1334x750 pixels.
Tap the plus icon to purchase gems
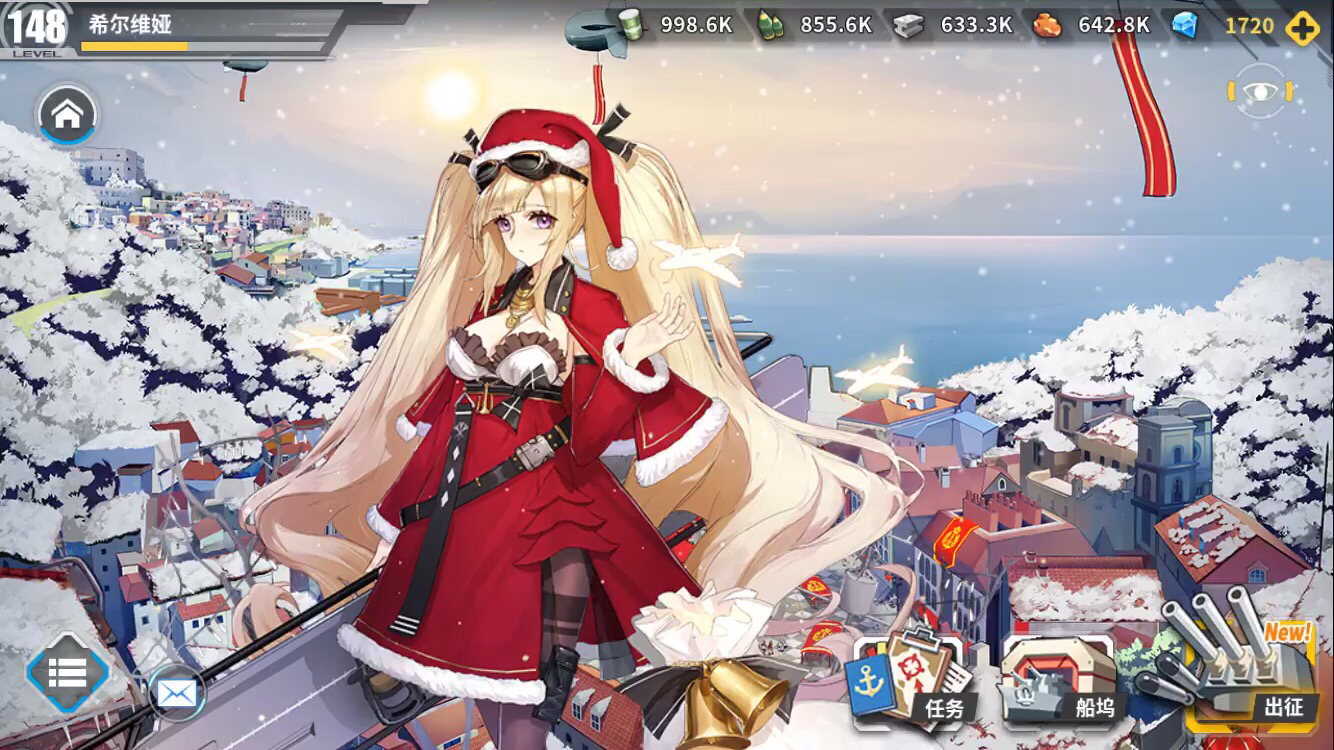tap(1301, 27)
